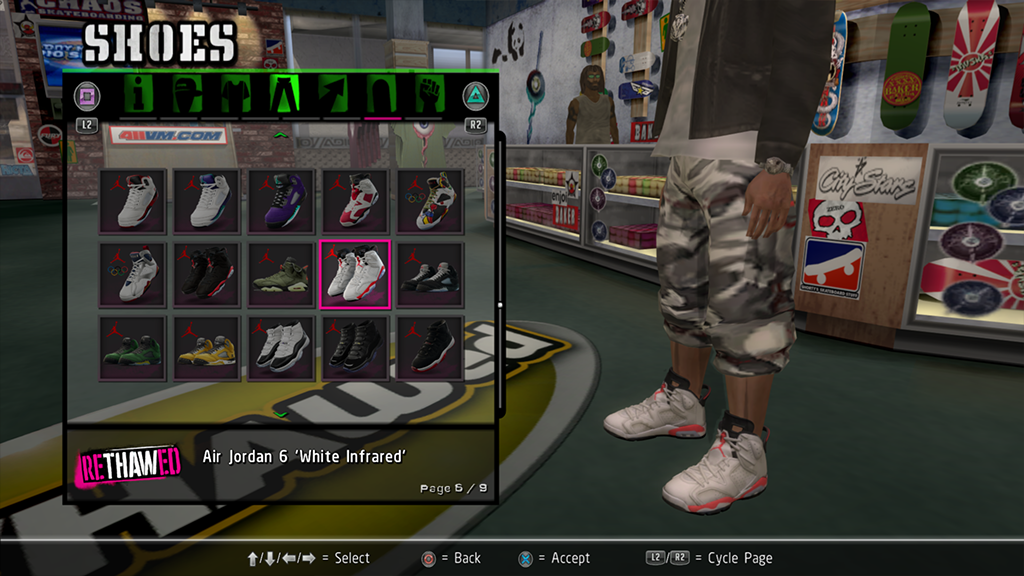The image size is (1024, 576).
Task: Select the multicolor Olympic-rings Jordan 7 tile
Action: coord(430,201)
